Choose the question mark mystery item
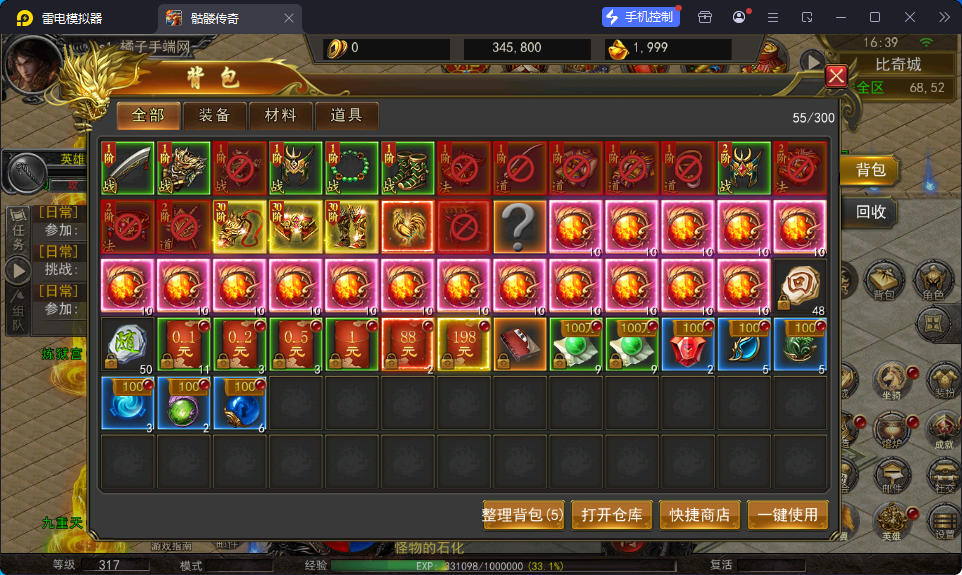Viewport: 962px width, 575px height. click(519, 227)
